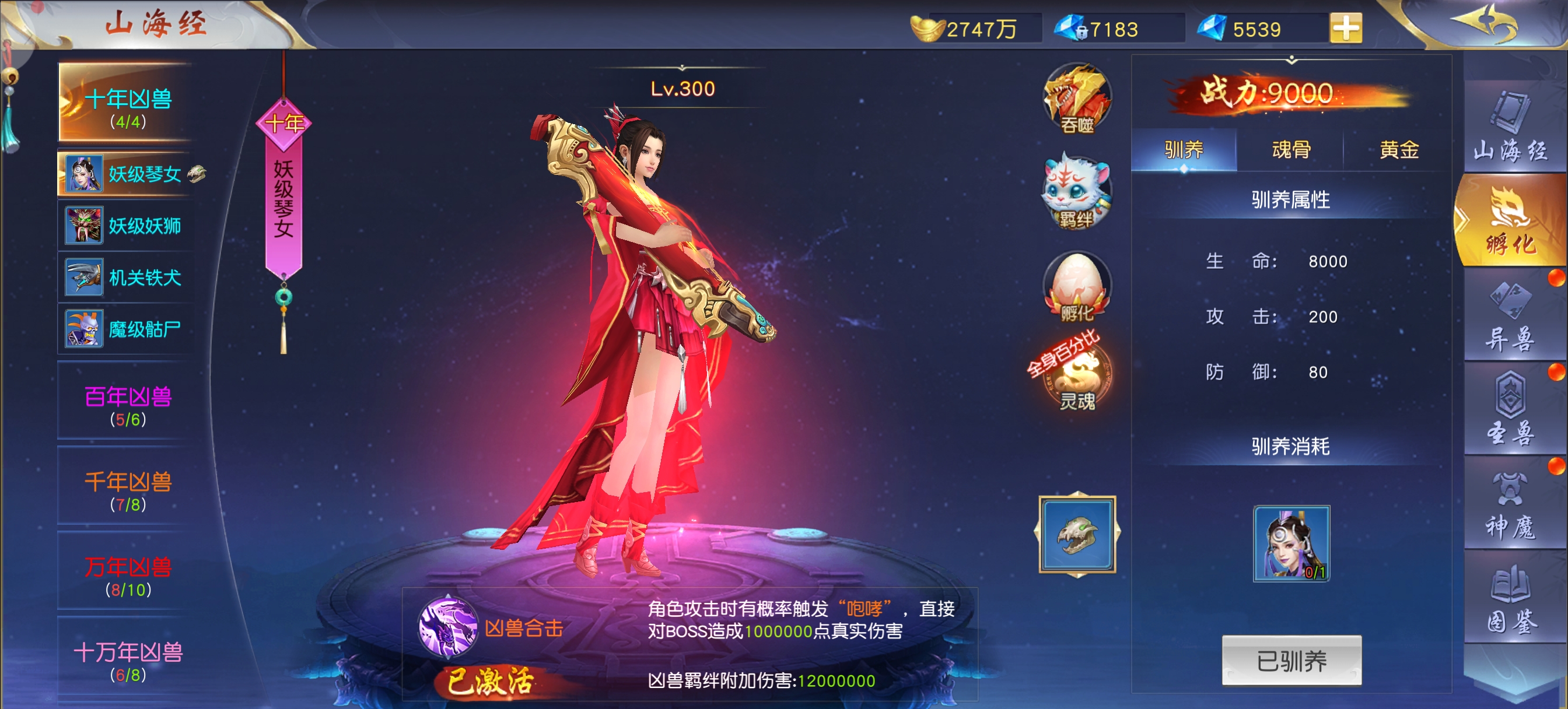Image resolution: width=1568 pixels, height=709 pixels.
Task: Expand the 百年凶兽 category
Action: pos(128,404)
